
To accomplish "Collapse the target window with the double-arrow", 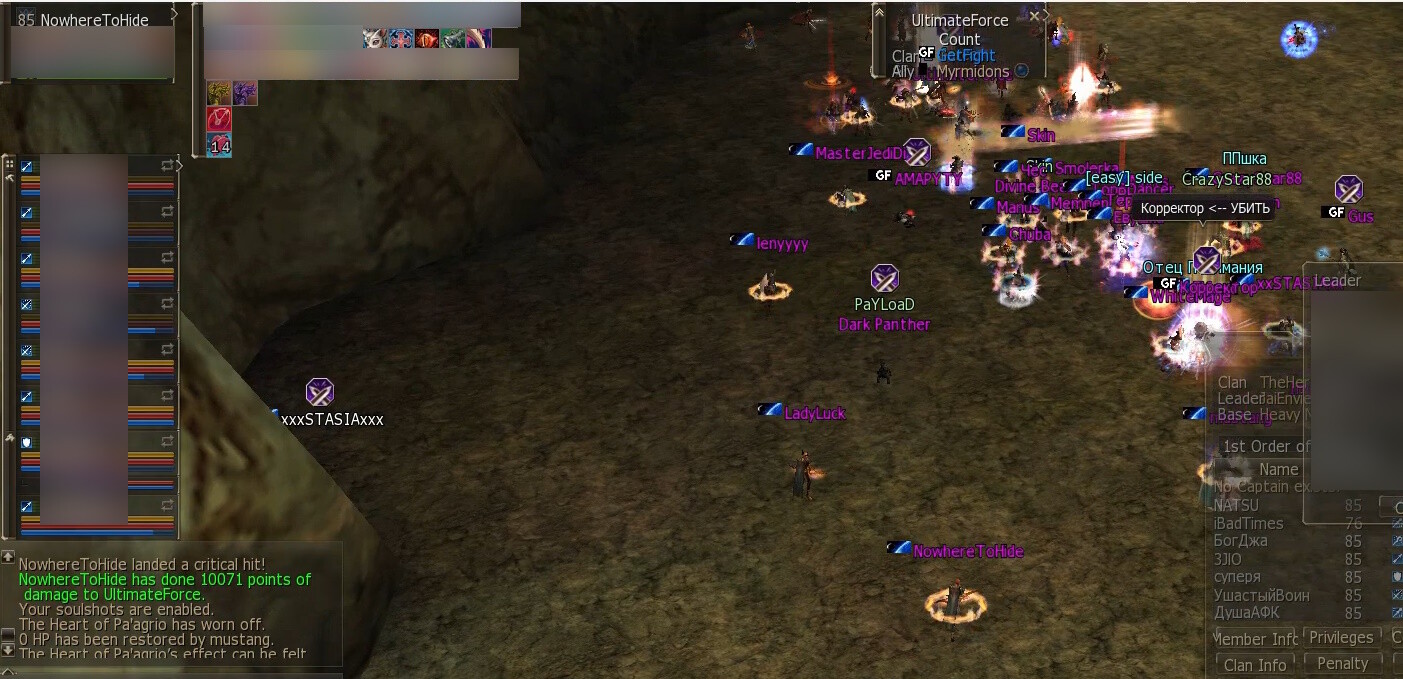I will 879,11.
